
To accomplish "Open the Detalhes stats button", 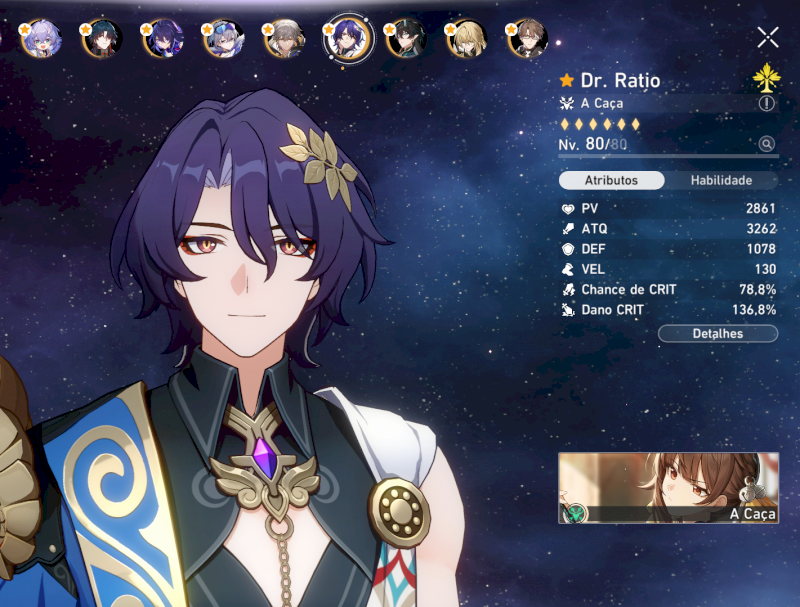I will [718, 333].
